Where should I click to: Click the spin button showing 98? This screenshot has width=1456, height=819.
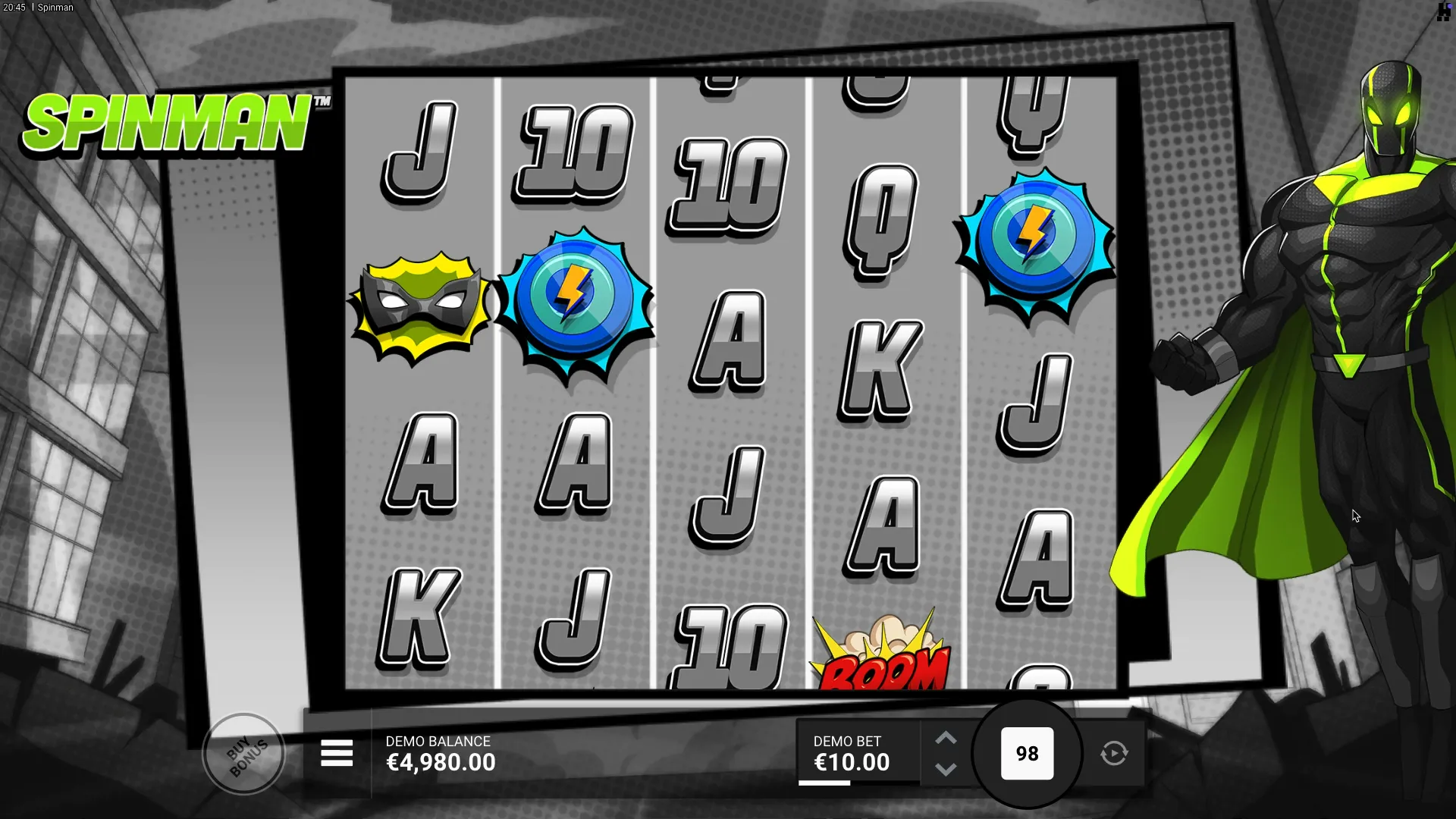pyautogui.click(x=1027, y=754)
